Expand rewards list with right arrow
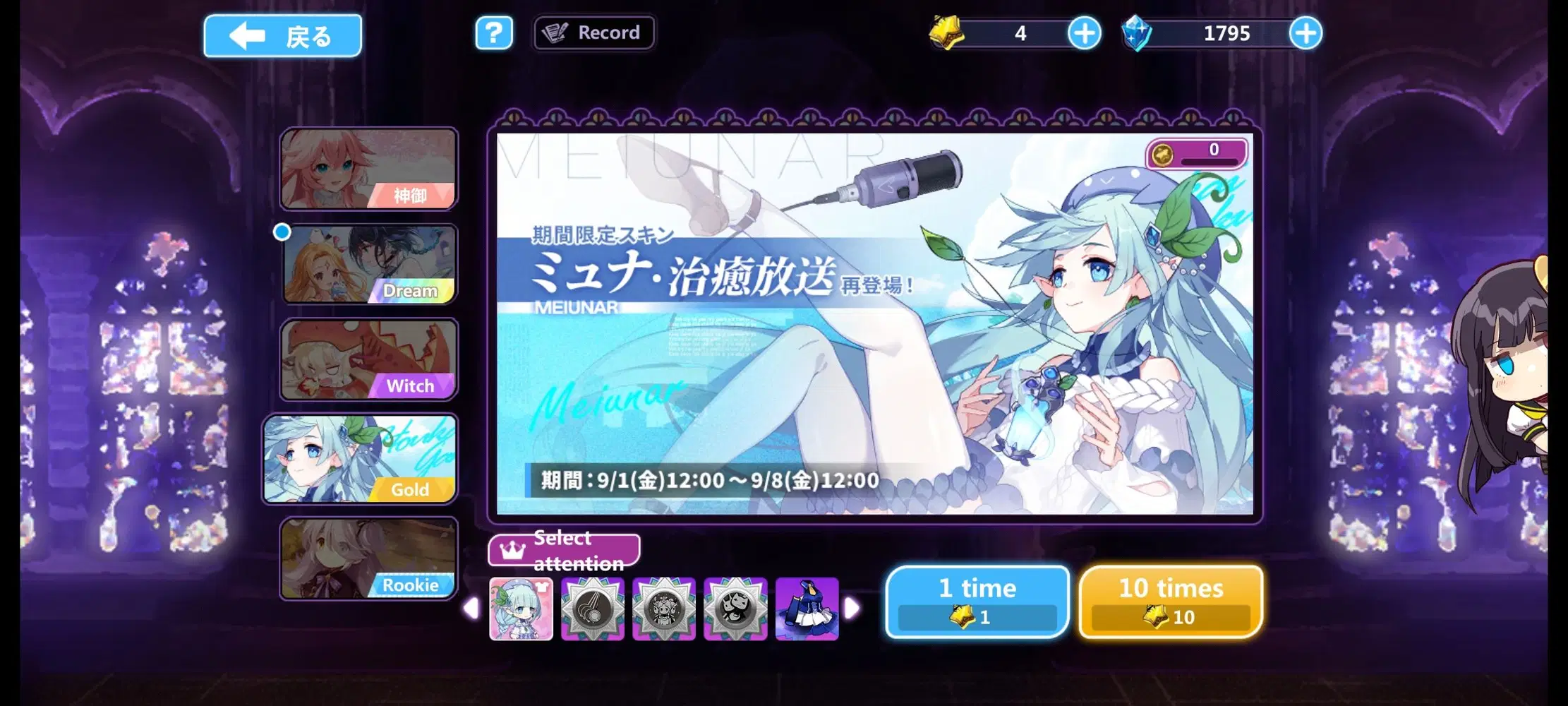Image resolution: width=1568 pixels, height=706 pixels. click(854, 609)
